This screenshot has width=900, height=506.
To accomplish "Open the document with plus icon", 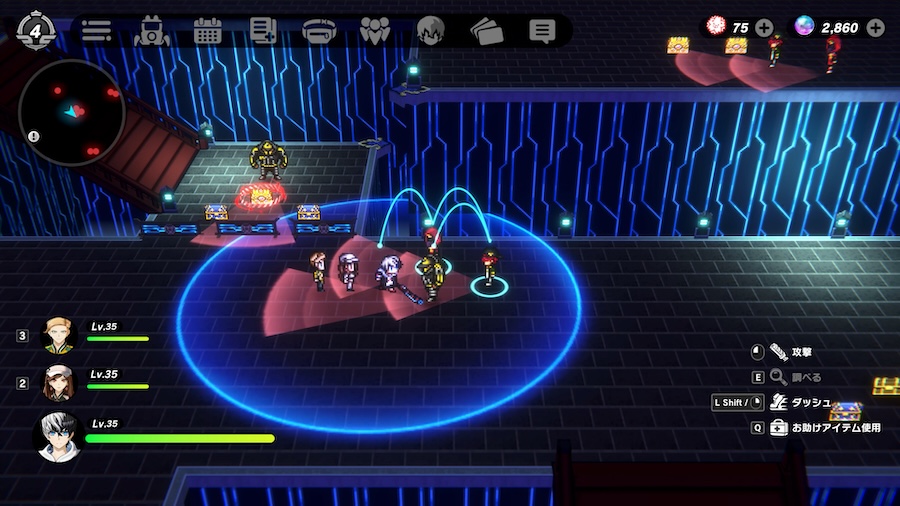I will [x=263, y=30].
